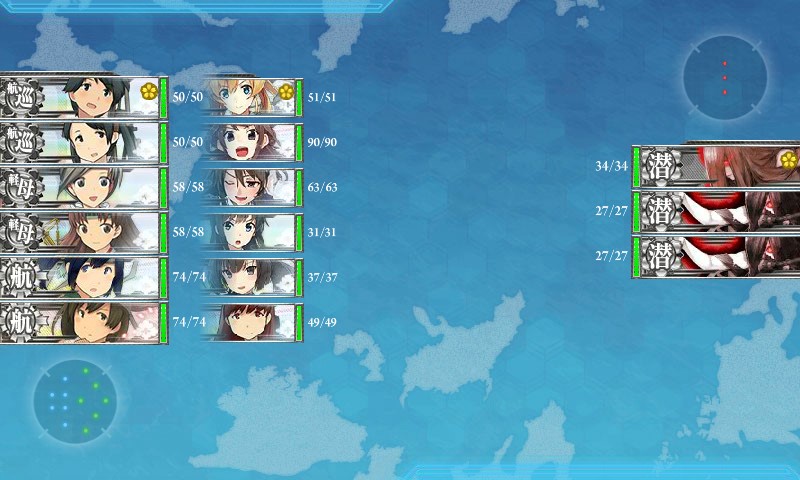800x480 pixels.
Task: Select the main fleet flagship 航巡 banner
Action: [82, 97]
